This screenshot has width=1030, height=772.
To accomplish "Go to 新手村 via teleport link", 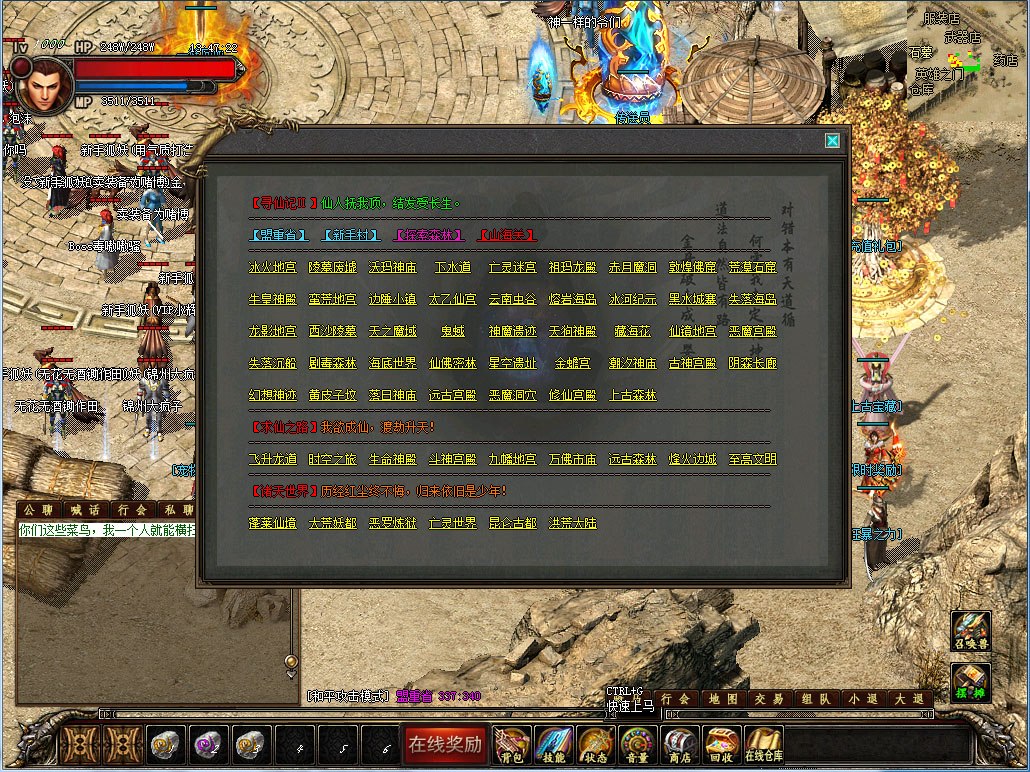I will (352, 235).
